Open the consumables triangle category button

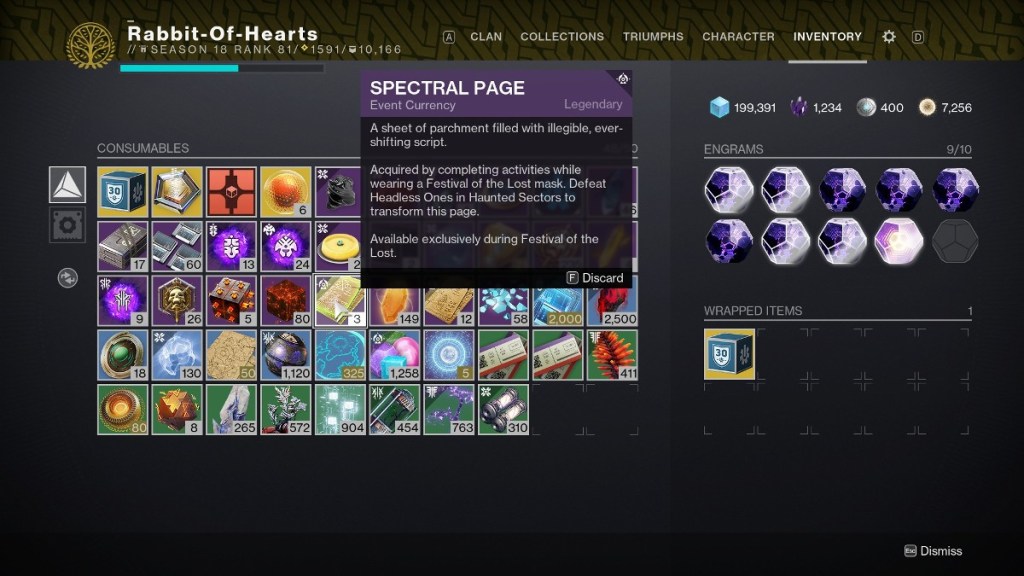(x=67, y=185)
